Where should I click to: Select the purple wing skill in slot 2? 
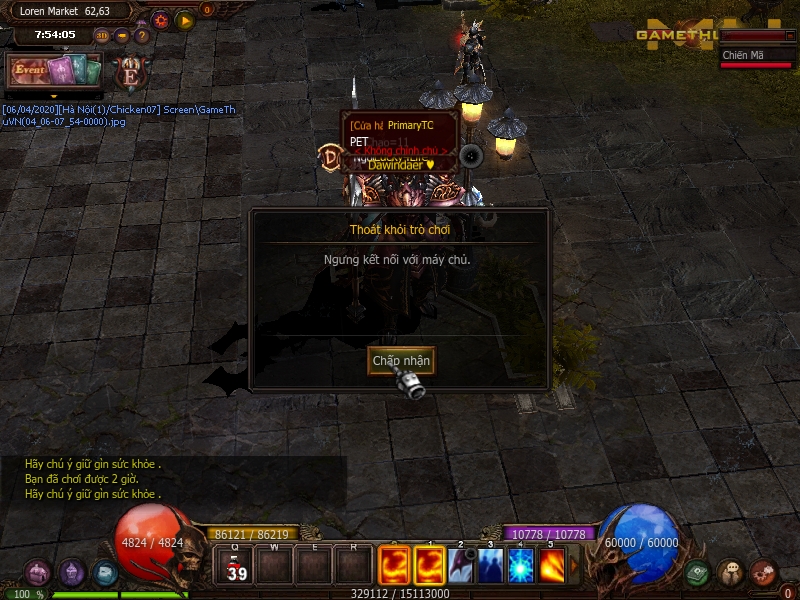[461, 566]
